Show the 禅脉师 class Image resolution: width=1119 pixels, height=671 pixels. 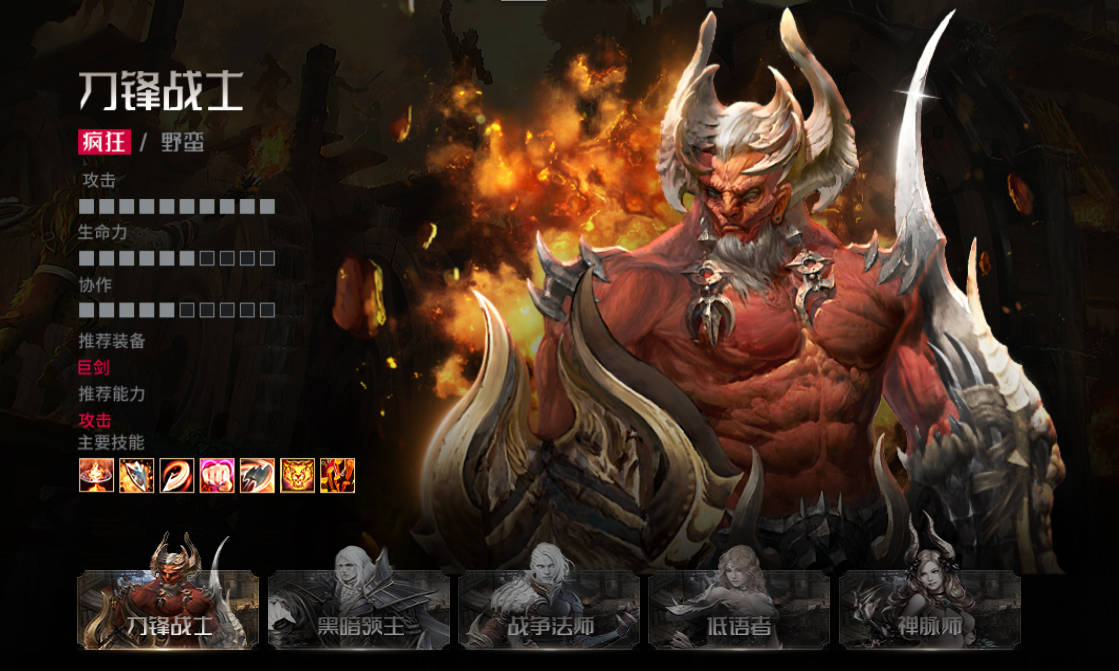click(x=928, y=610)
